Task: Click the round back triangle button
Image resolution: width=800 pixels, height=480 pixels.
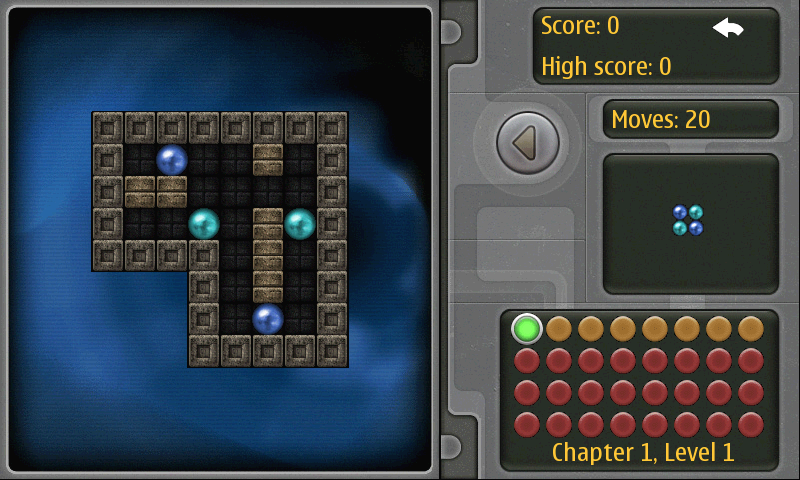Action: click(x=526, y=144)
